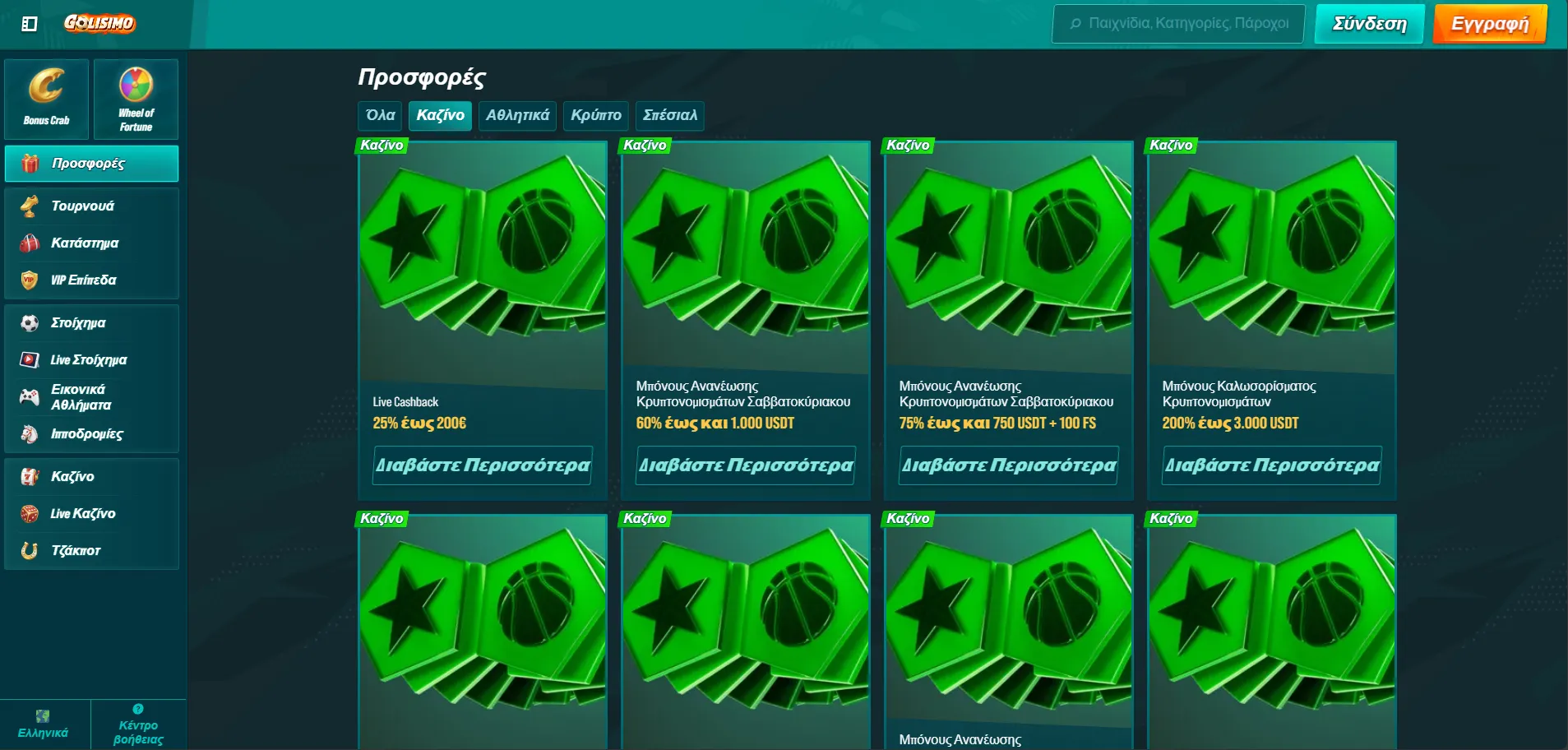
Task: Go to Live Καζίνο section
Action: pyautogui.click(x=82, y=514)
